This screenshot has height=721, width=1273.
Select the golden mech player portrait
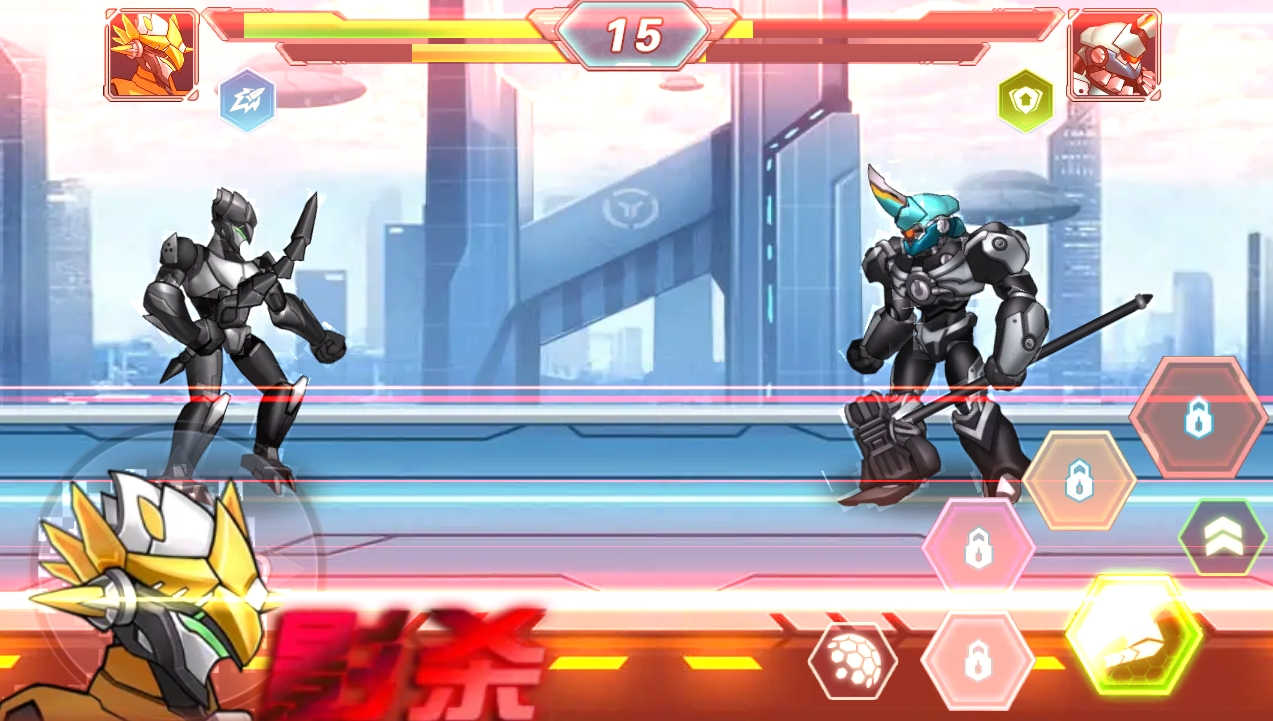(152, 55)
